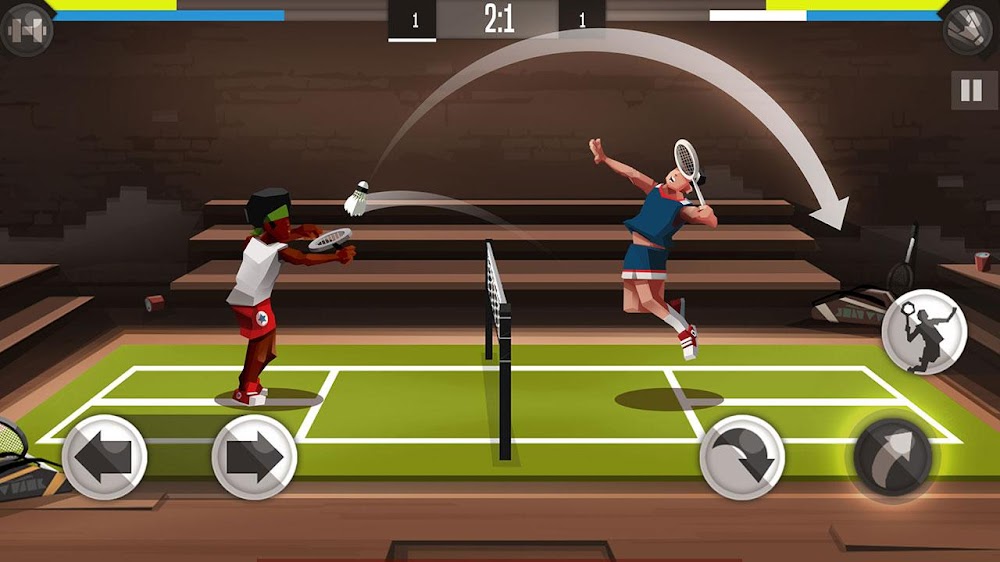Move player right with the right arrow
1000x562 pixels.
pyautogui.click(x=254, y=457)
